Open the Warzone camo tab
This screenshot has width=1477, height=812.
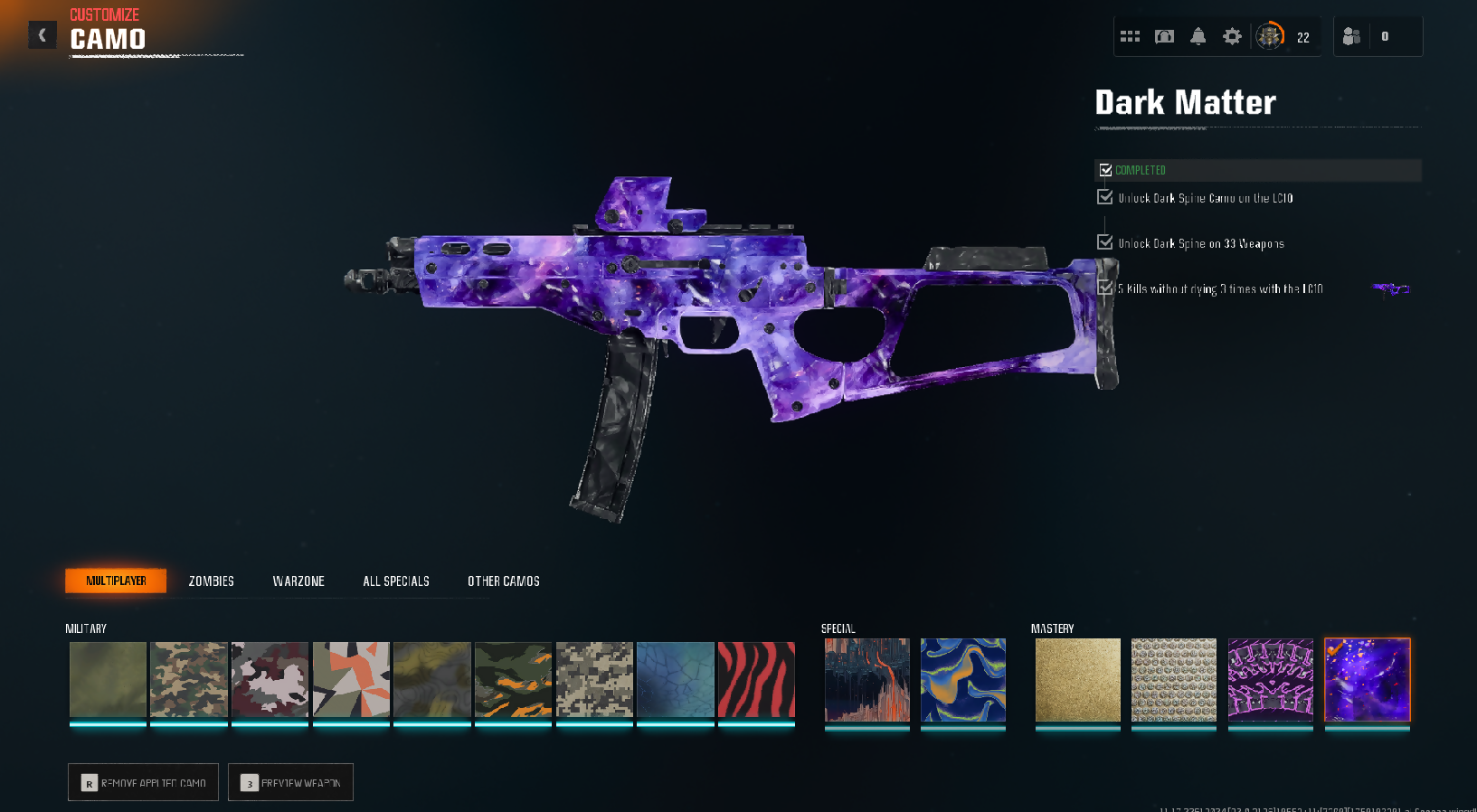pos(298,581)
